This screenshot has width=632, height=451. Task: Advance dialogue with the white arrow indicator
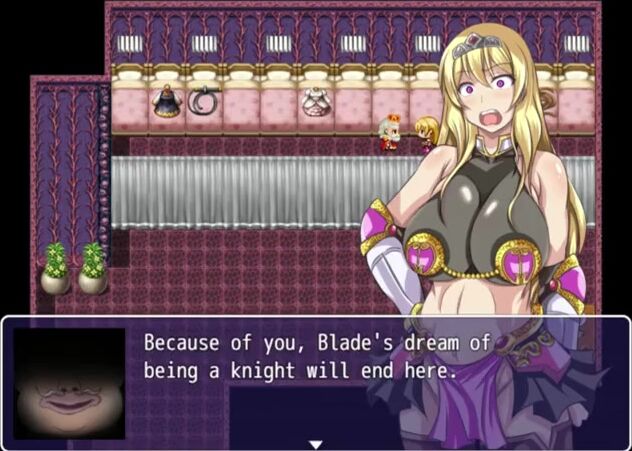[x=316, y=443]
